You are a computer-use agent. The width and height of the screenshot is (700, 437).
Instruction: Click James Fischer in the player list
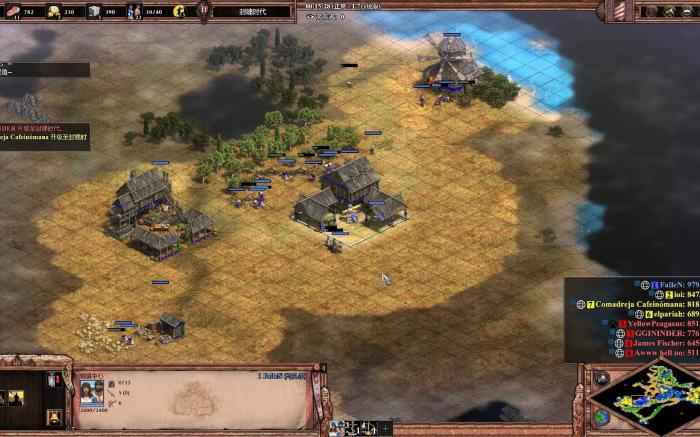(664, 343)
